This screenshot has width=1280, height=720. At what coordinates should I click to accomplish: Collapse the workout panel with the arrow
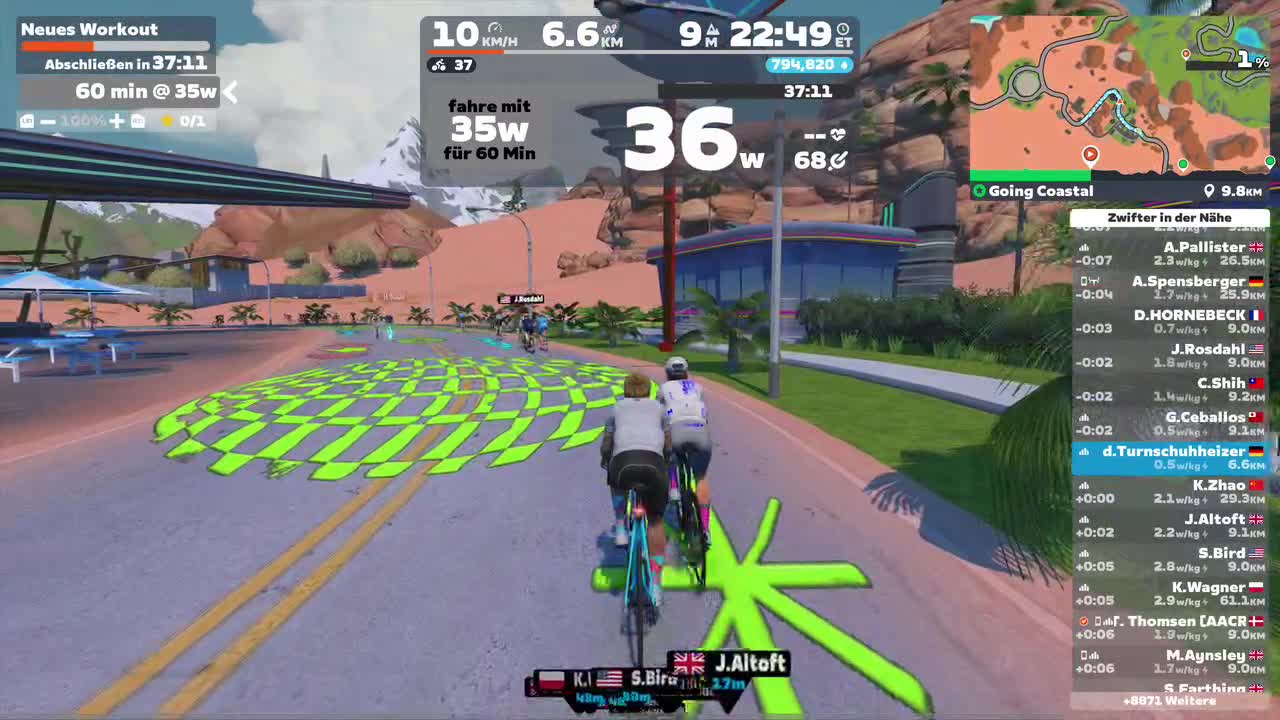tap(230, 92)
